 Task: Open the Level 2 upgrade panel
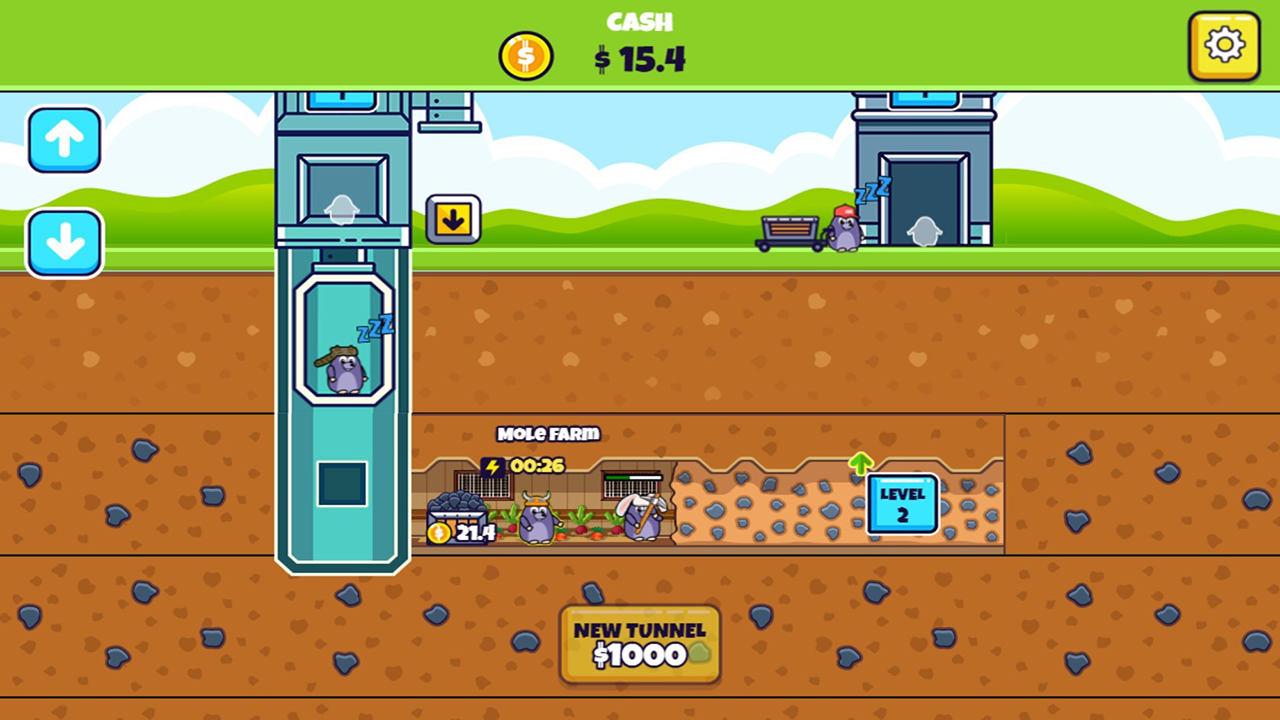point(901,504)
